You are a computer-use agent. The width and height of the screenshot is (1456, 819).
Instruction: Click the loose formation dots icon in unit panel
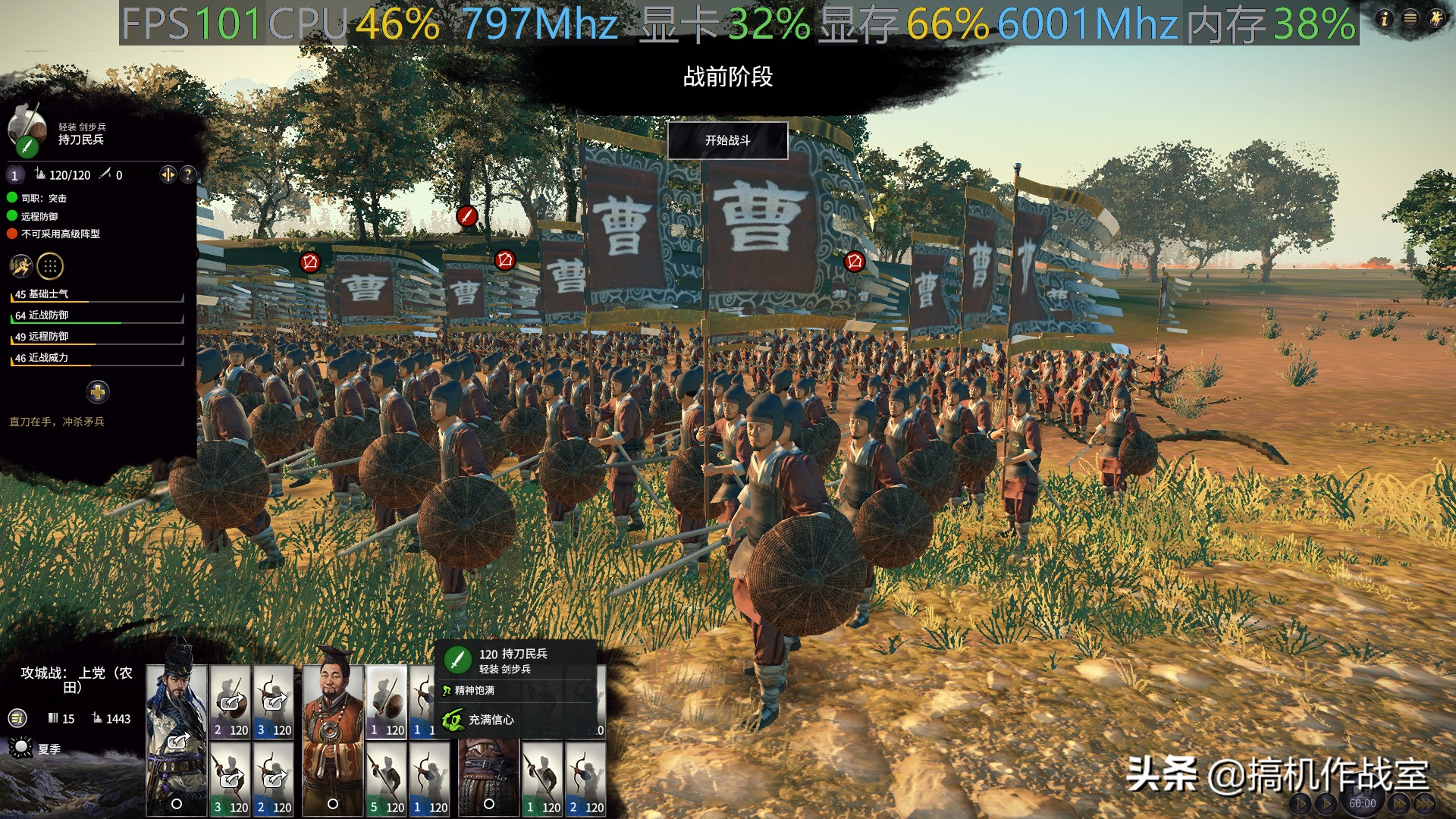click(49, 265)
